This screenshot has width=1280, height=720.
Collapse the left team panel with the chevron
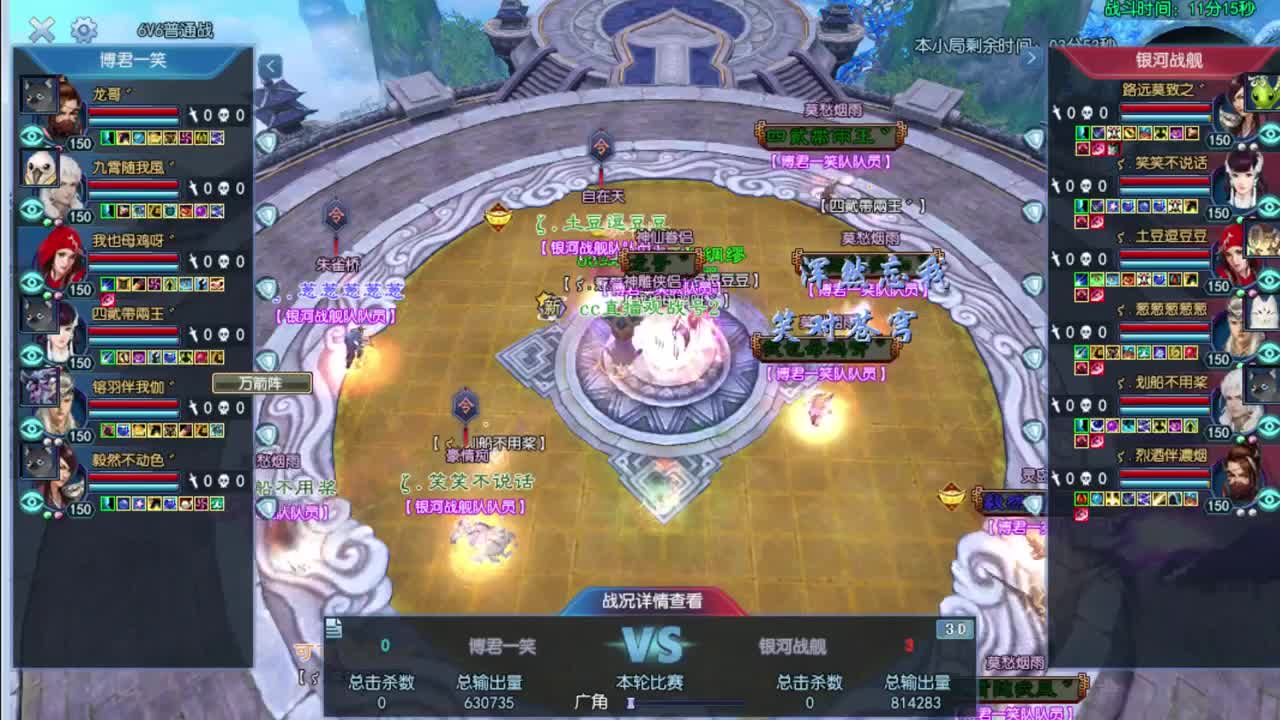point(269,64)
